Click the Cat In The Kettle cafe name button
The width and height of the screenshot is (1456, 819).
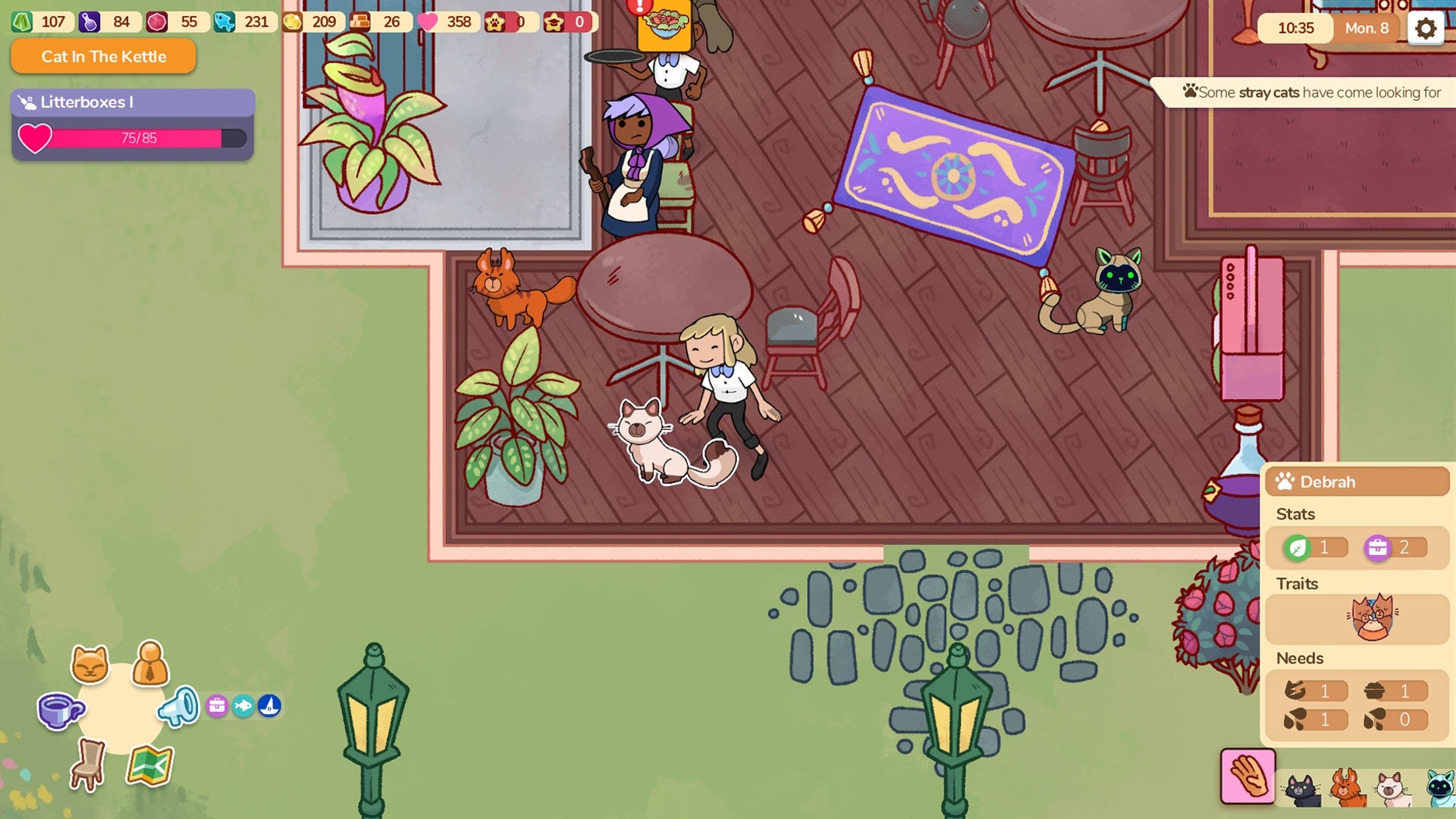[102, 56]
